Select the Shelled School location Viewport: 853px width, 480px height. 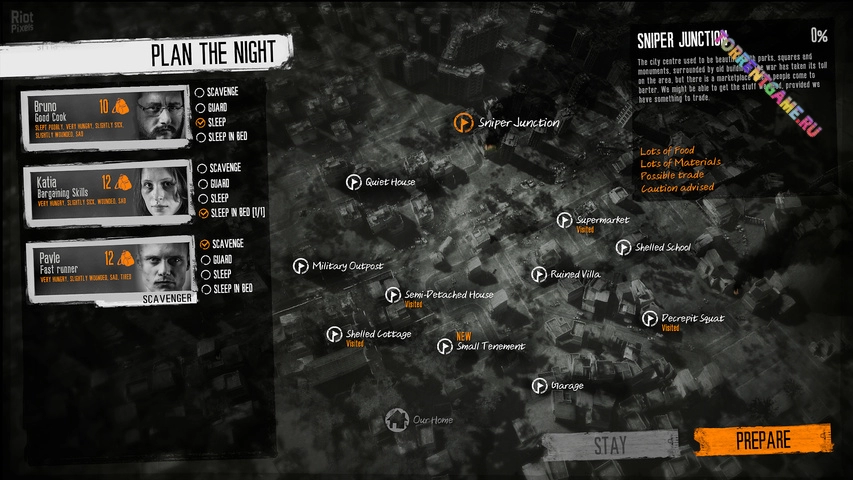coord(623,247)
